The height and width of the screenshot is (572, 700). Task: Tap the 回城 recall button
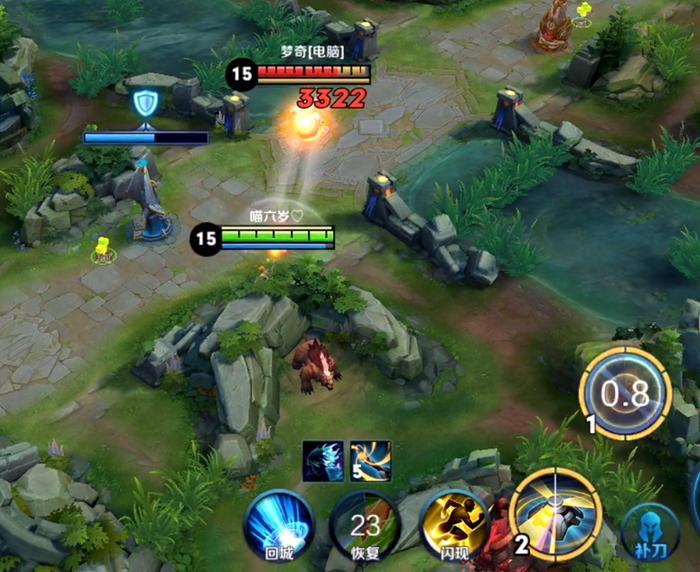pyautogui.click(x=279, y=523)
